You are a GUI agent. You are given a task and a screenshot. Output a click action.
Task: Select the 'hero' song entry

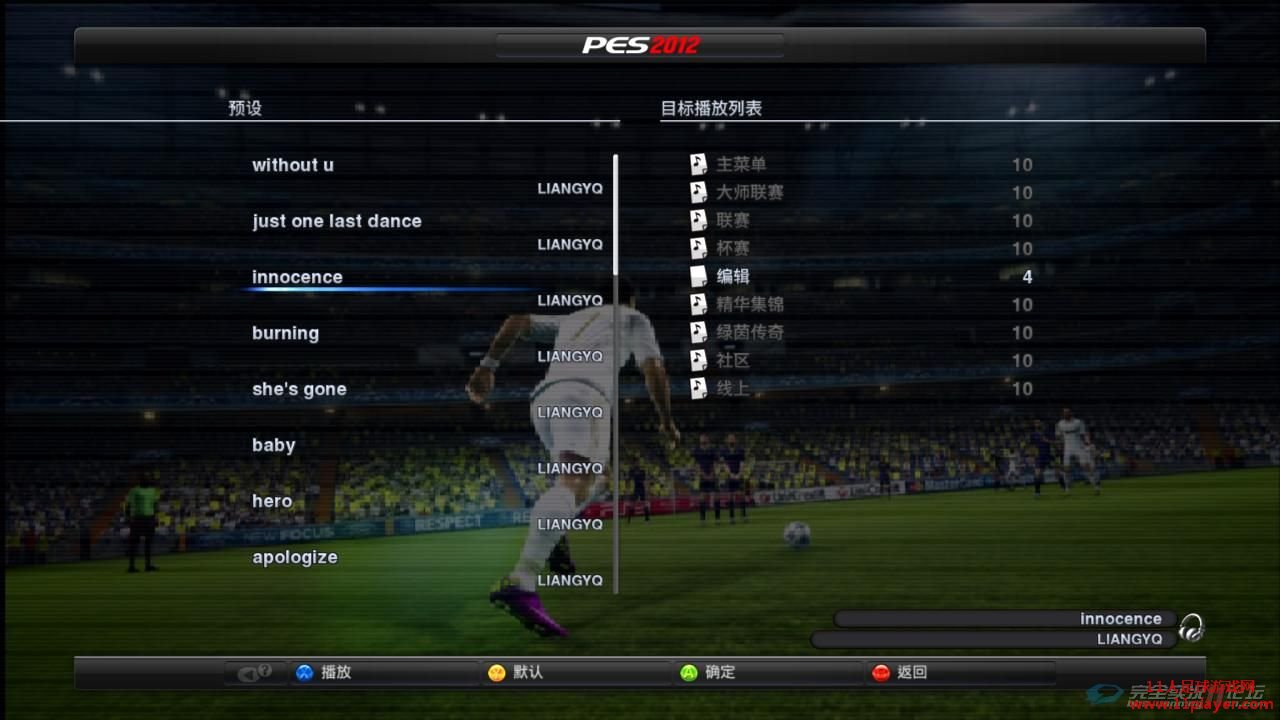point(272,501)
